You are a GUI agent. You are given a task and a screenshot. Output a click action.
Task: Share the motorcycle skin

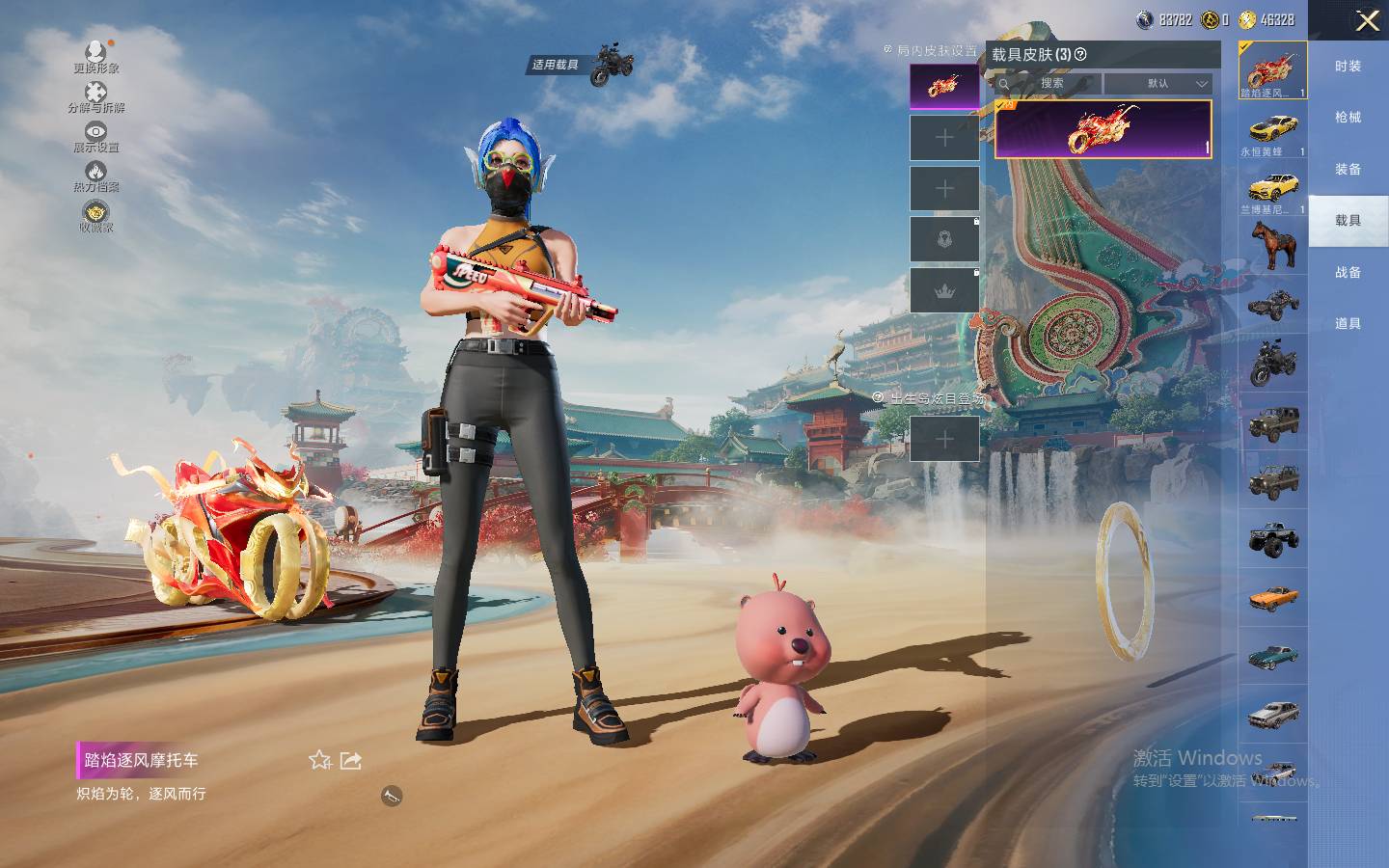(x=351, y=760)
